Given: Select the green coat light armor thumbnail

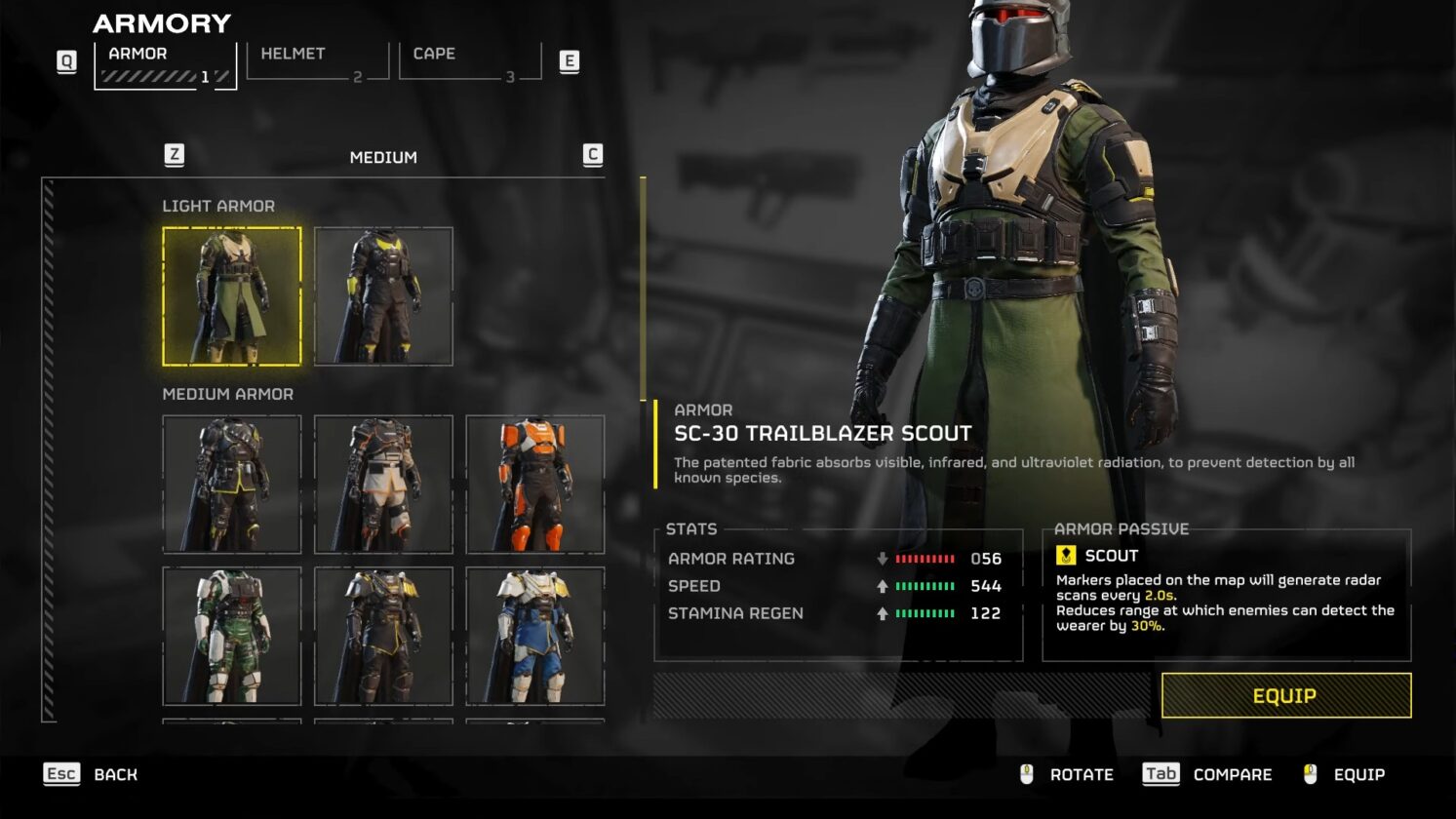Looking at the screenshot, I should [232, 296].
